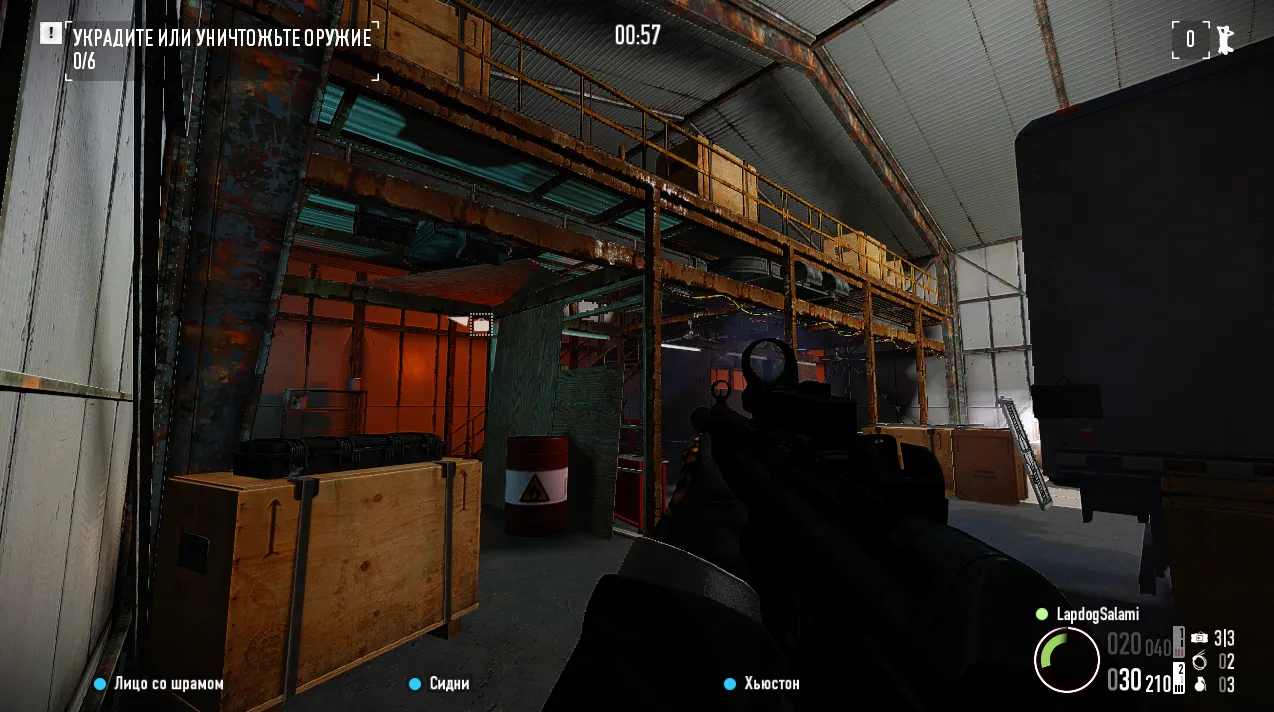Select the hostage counter icon
The height and width of the screenshot is (712, 1274).
(1224, 39)
